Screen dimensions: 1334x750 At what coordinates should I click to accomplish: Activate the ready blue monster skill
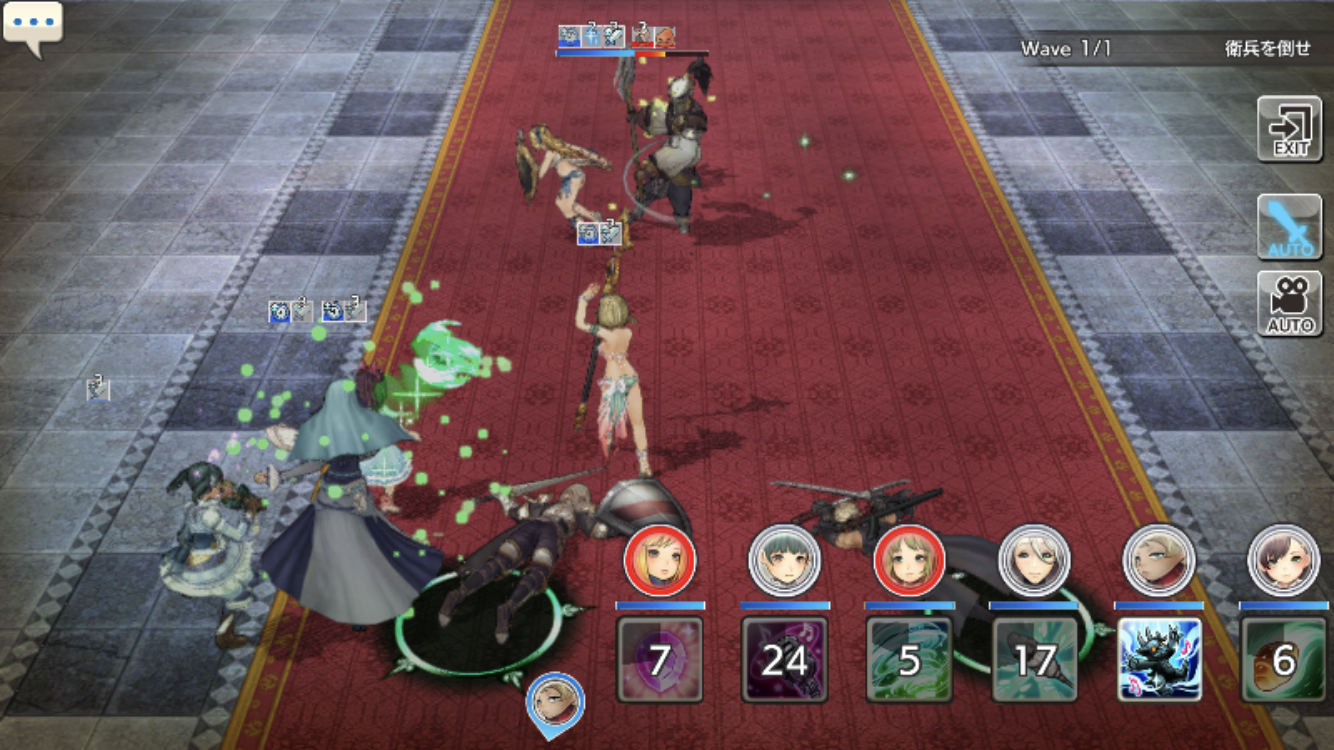pos(1159,658)
